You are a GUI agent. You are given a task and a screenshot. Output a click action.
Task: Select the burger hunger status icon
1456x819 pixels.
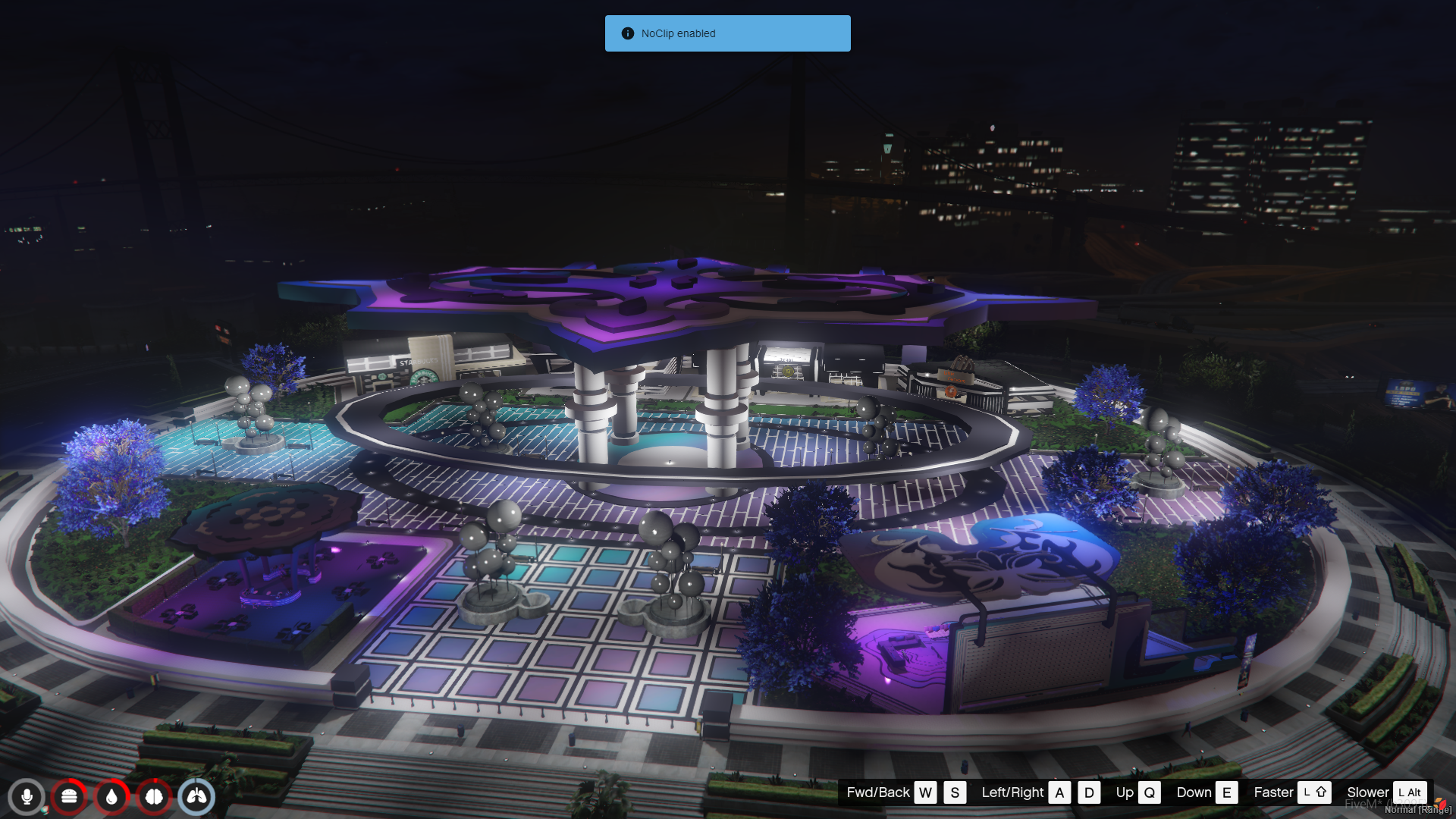(x=69, y=797)
